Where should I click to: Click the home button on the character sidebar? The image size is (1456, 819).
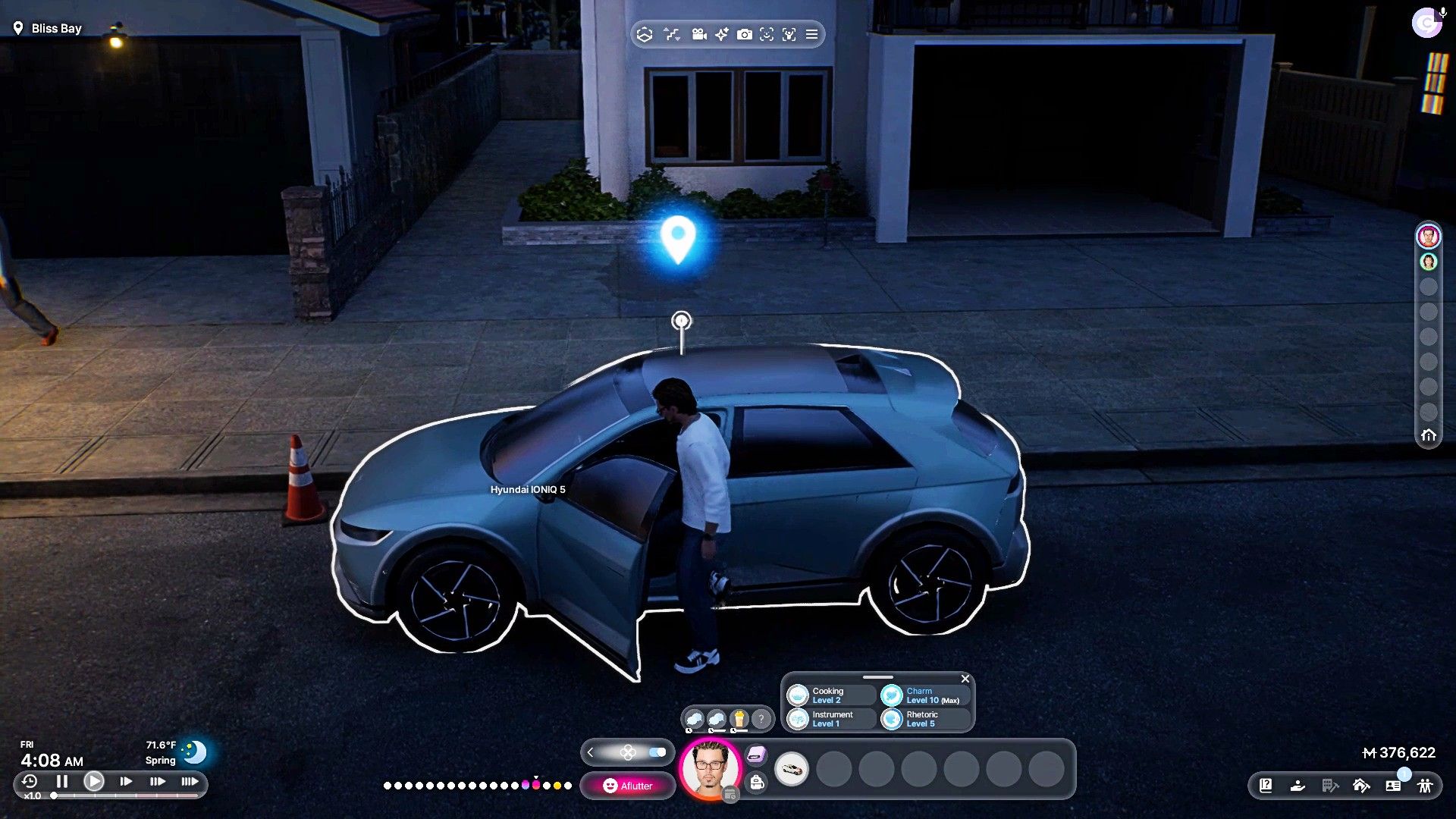click(1429, 435)
